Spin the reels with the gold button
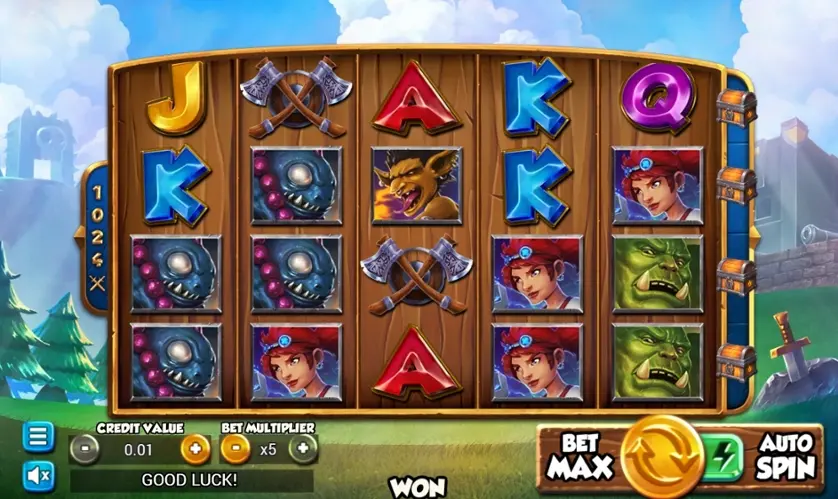The image size is (838, 499). tap(662, 458)
